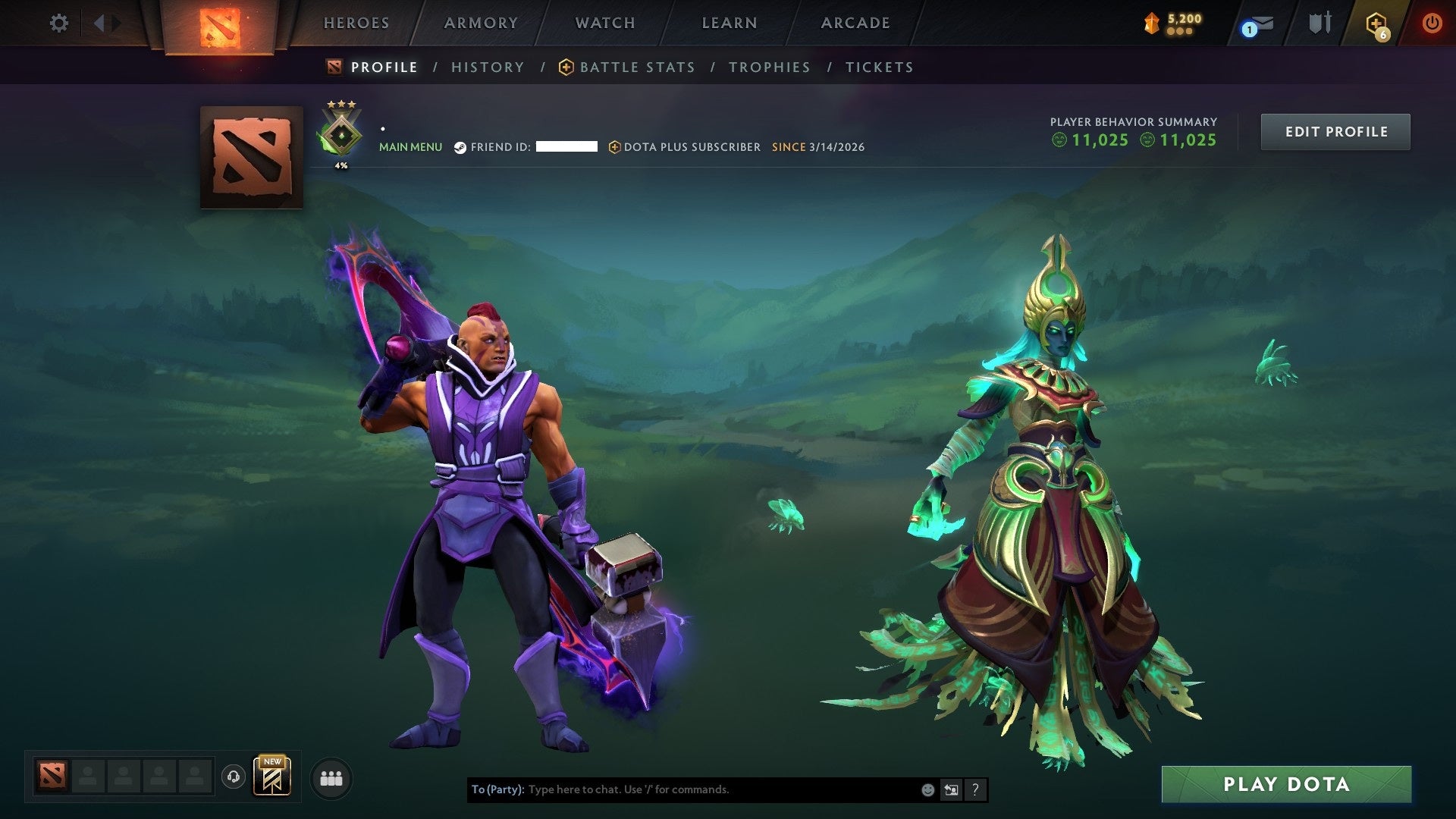
Task: Click the power button to quit
Action: tap(1432, 23)
